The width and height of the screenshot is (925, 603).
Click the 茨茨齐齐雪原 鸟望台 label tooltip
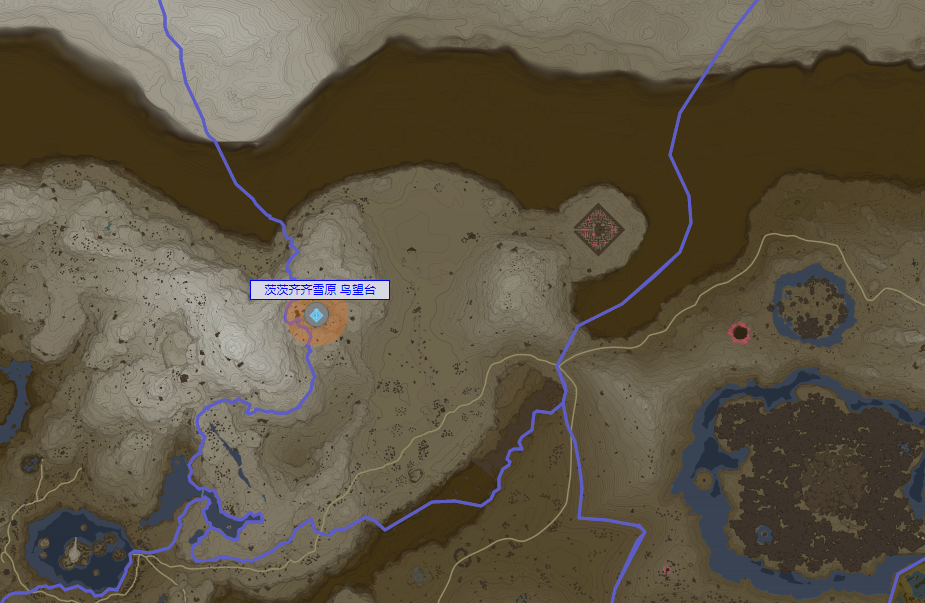coord(319,290)
